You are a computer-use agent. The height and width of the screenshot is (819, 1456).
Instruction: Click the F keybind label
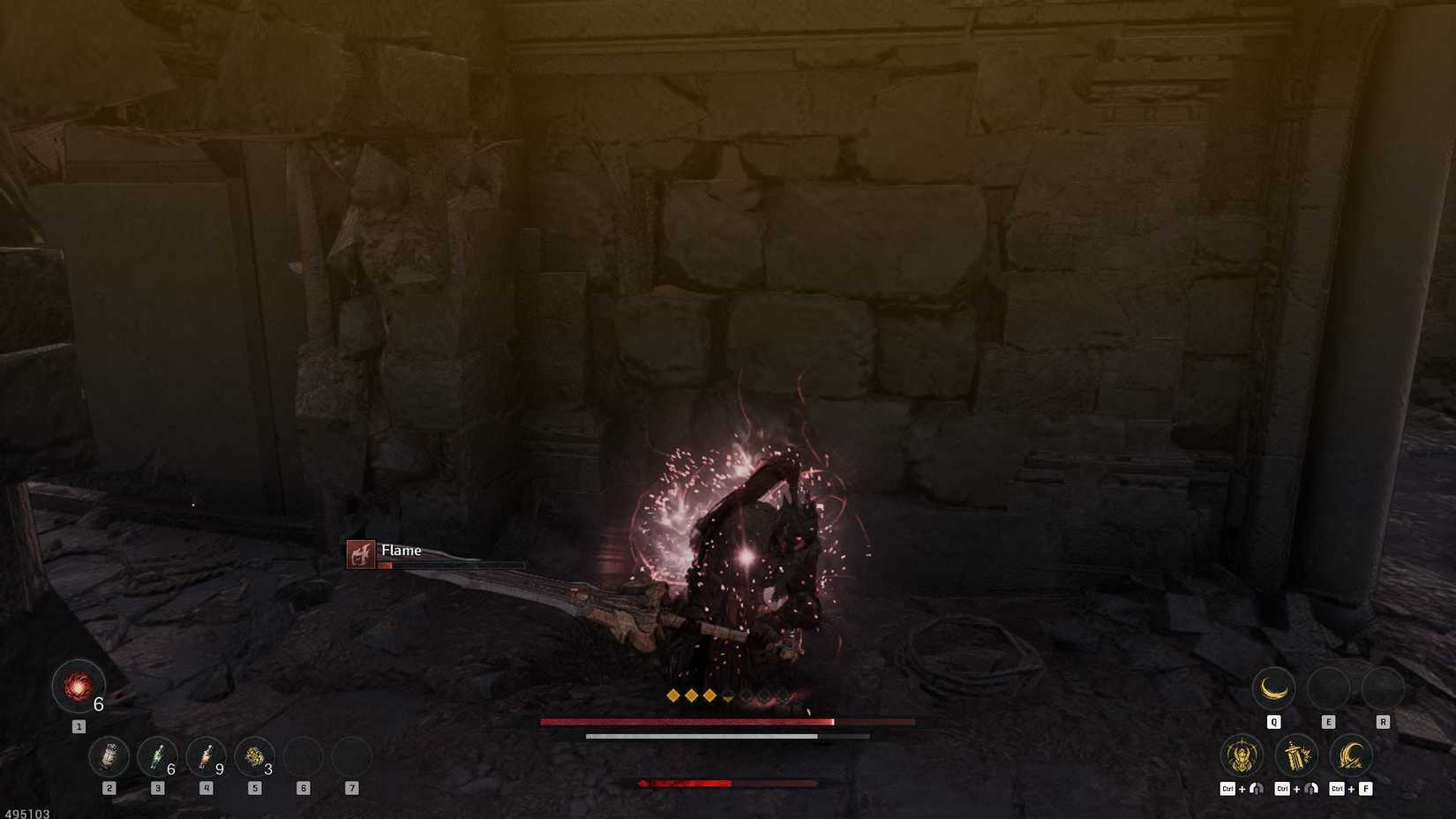(1366, 788)
